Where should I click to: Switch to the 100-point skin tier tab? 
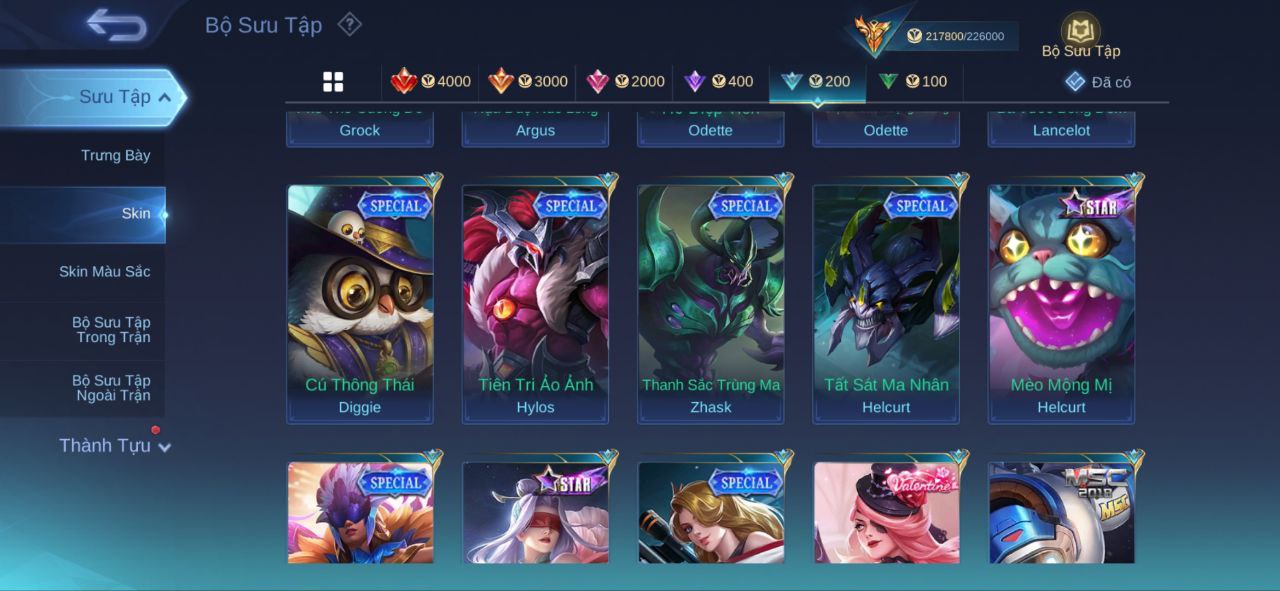912,82
